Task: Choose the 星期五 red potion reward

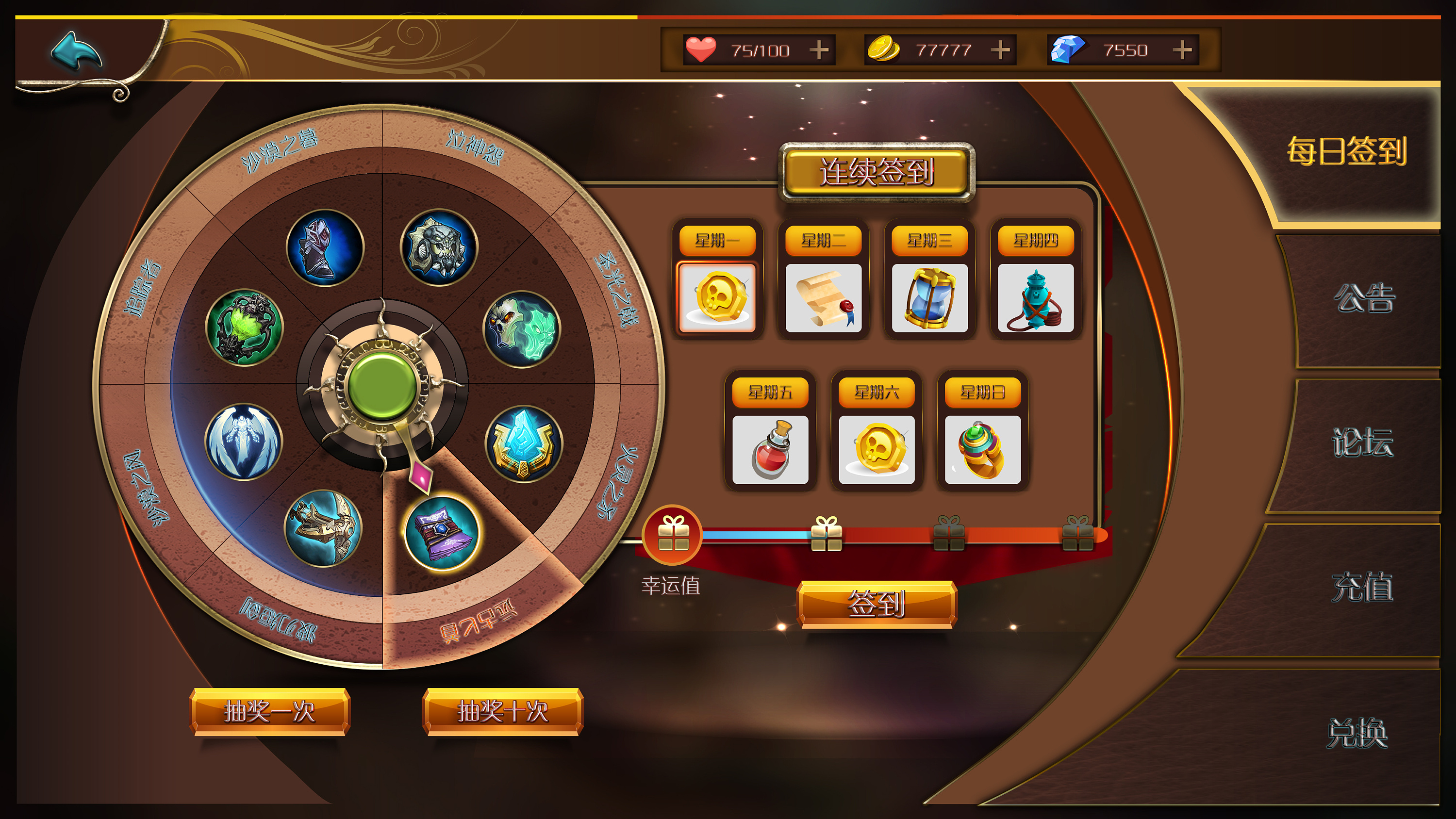Action: click(x=770, y=450)
